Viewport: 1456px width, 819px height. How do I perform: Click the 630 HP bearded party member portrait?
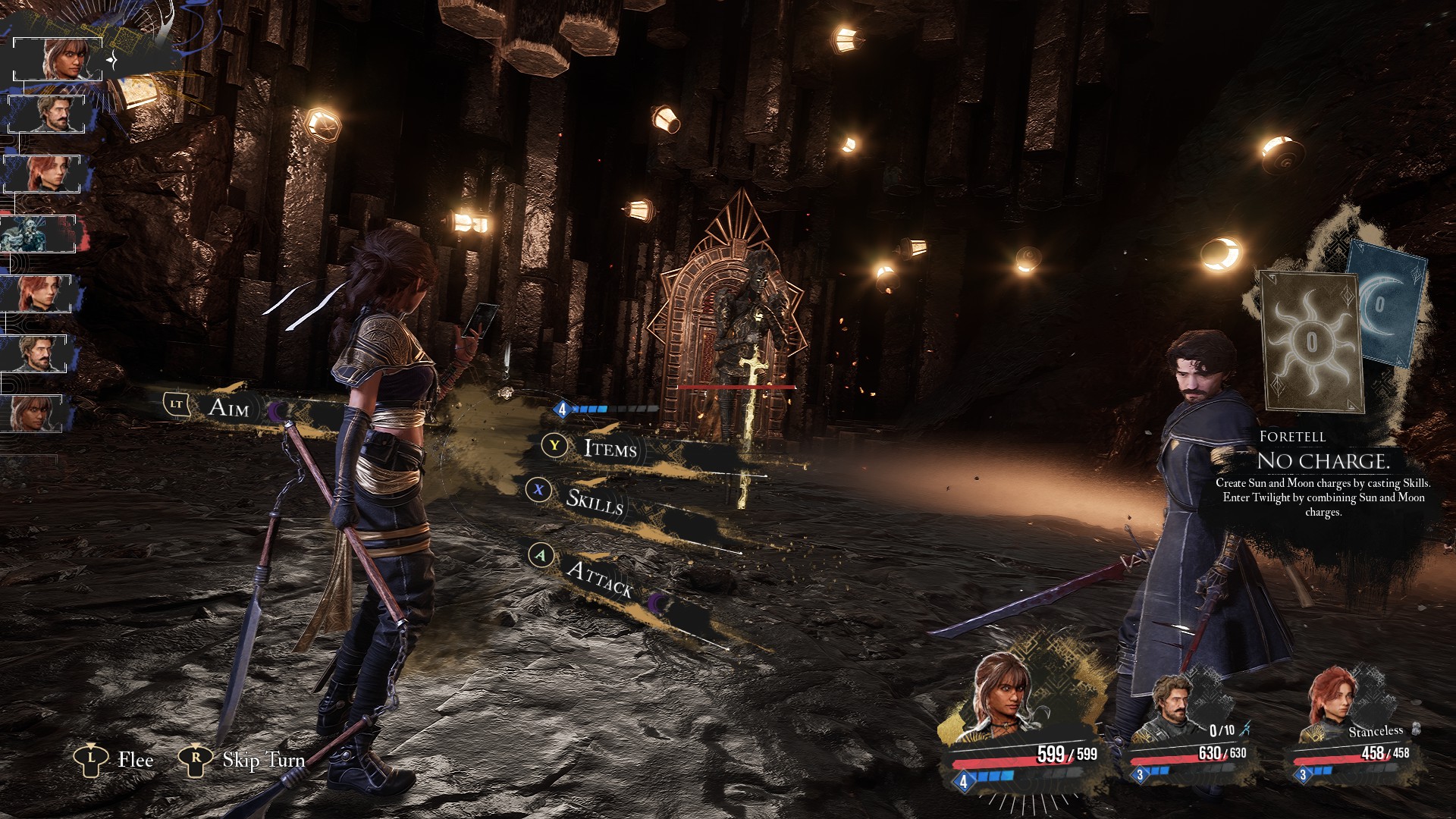1172,709
